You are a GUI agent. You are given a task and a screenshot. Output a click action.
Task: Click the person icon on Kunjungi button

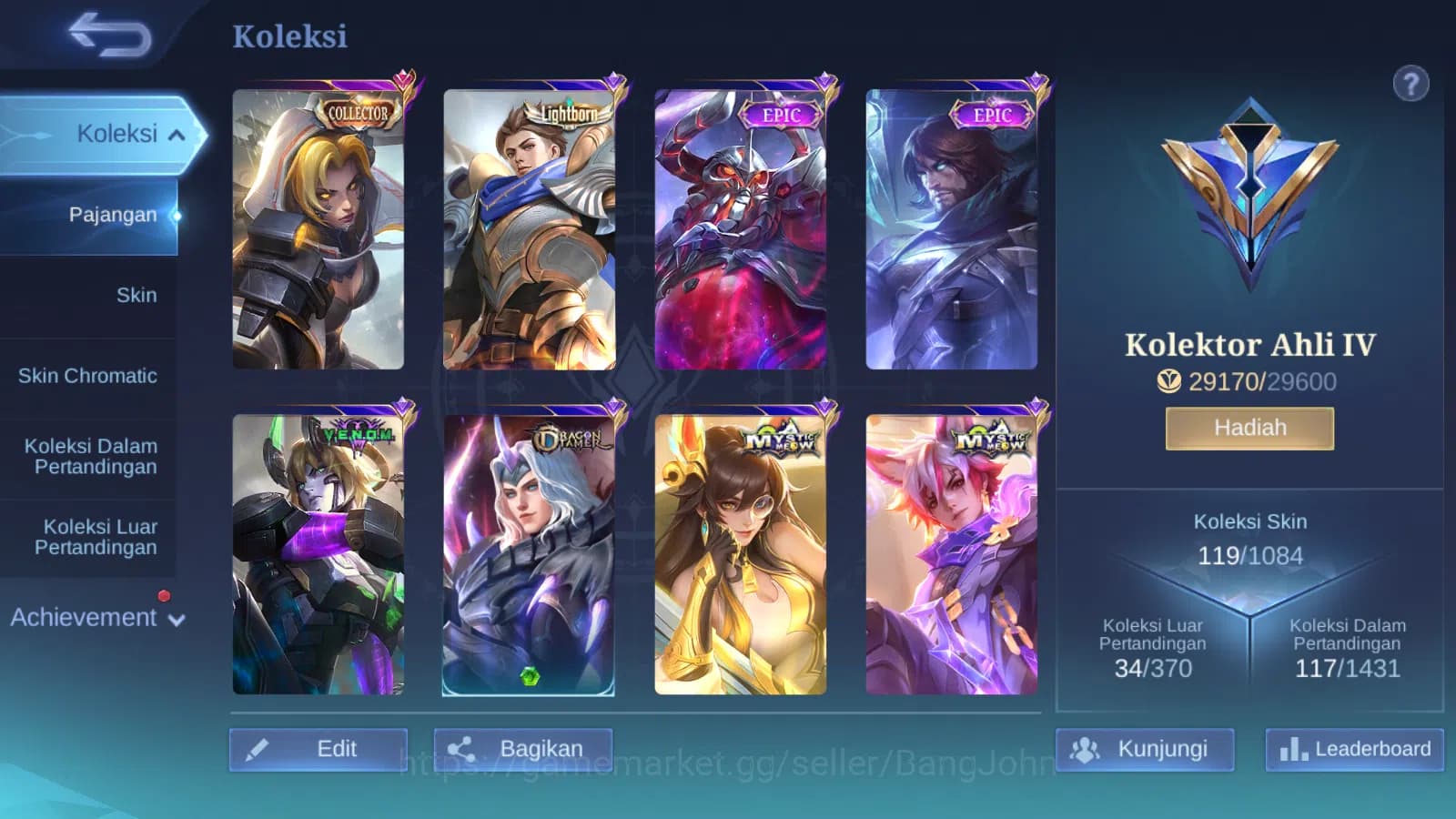click(x=1083, y=748)
